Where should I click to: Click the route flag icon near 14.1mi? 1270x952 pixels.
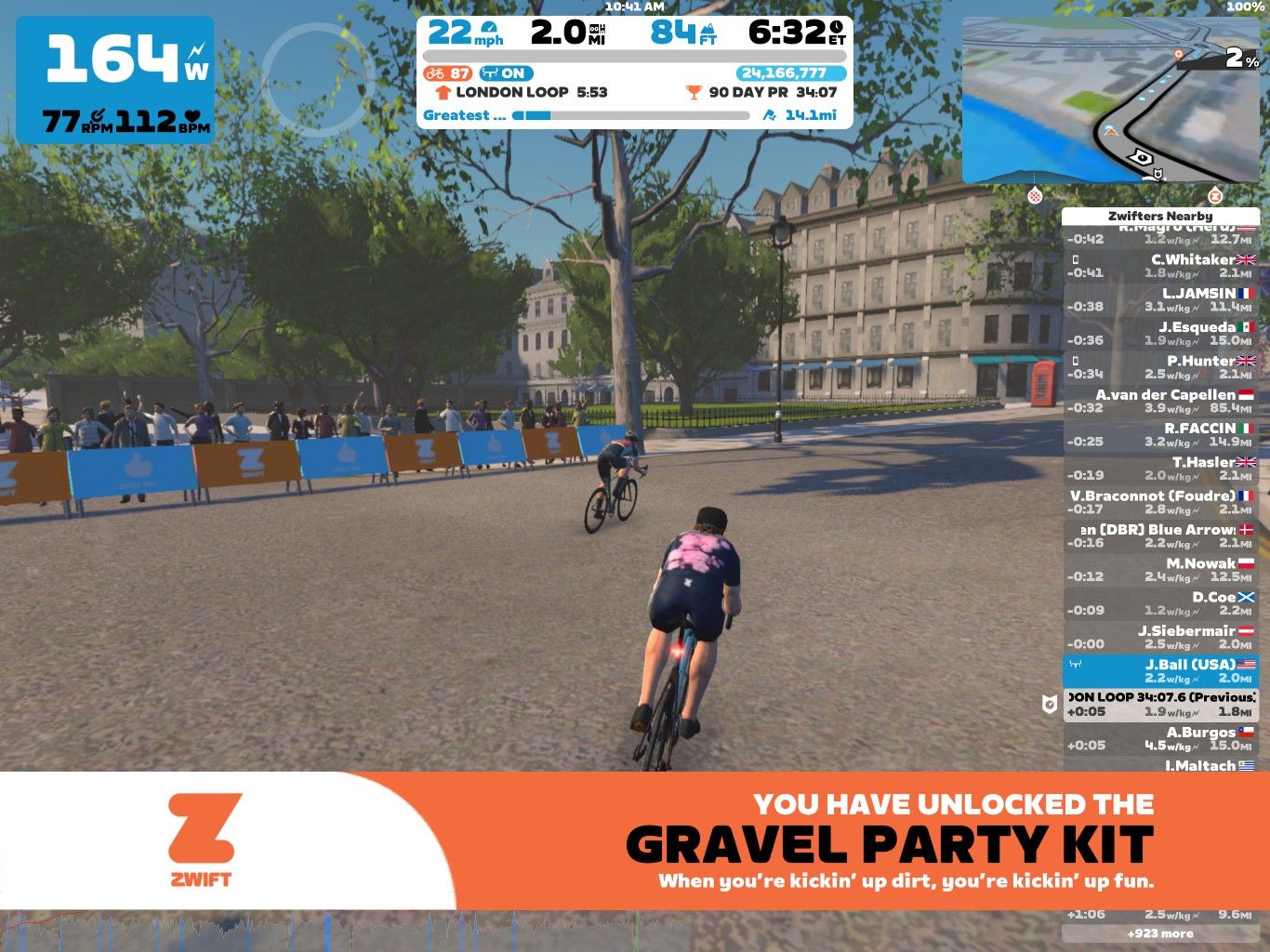click(x=768, y=115)
